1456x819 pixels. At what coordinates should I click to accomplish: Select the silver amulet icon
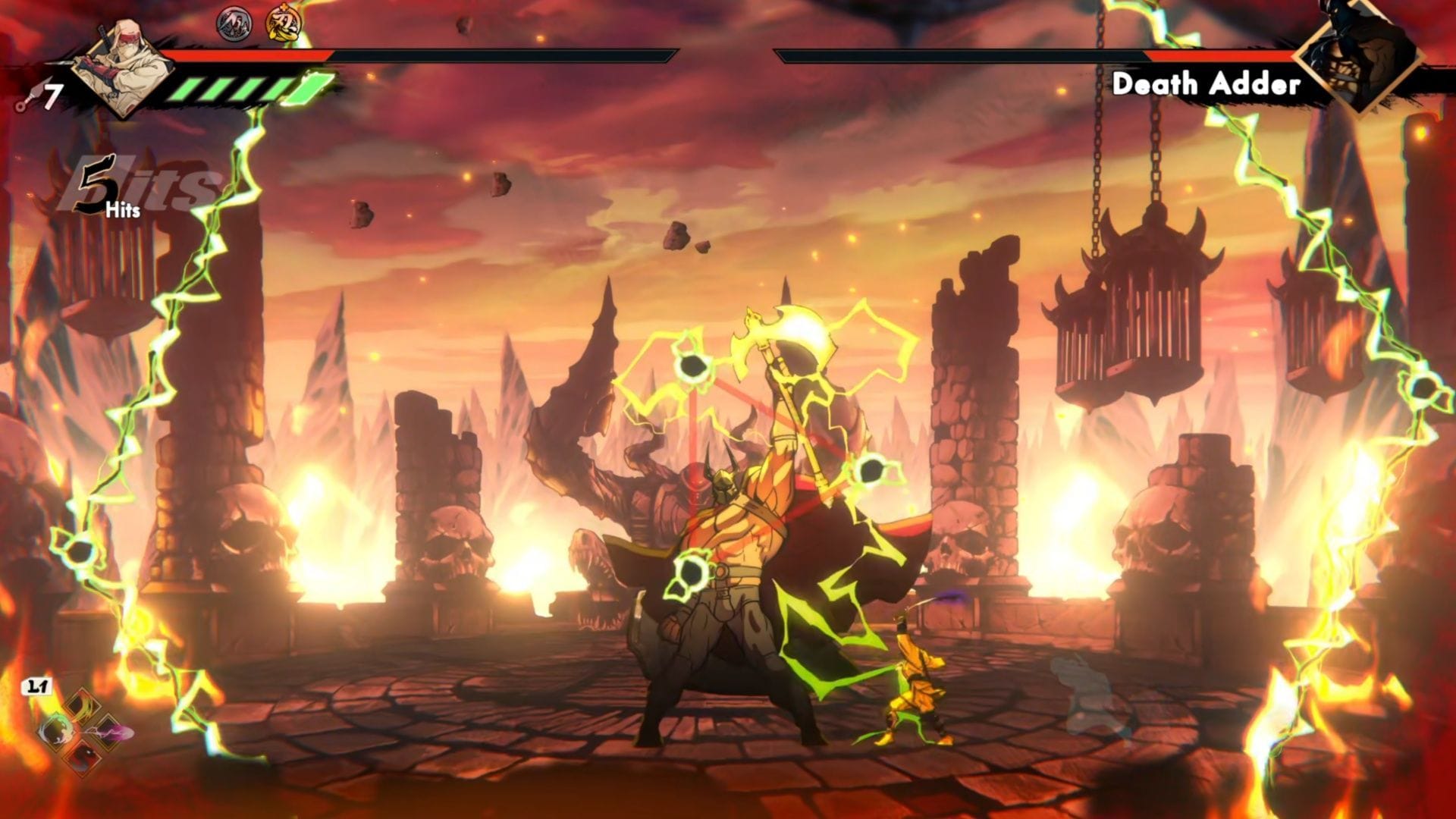[x=234, y=24]
